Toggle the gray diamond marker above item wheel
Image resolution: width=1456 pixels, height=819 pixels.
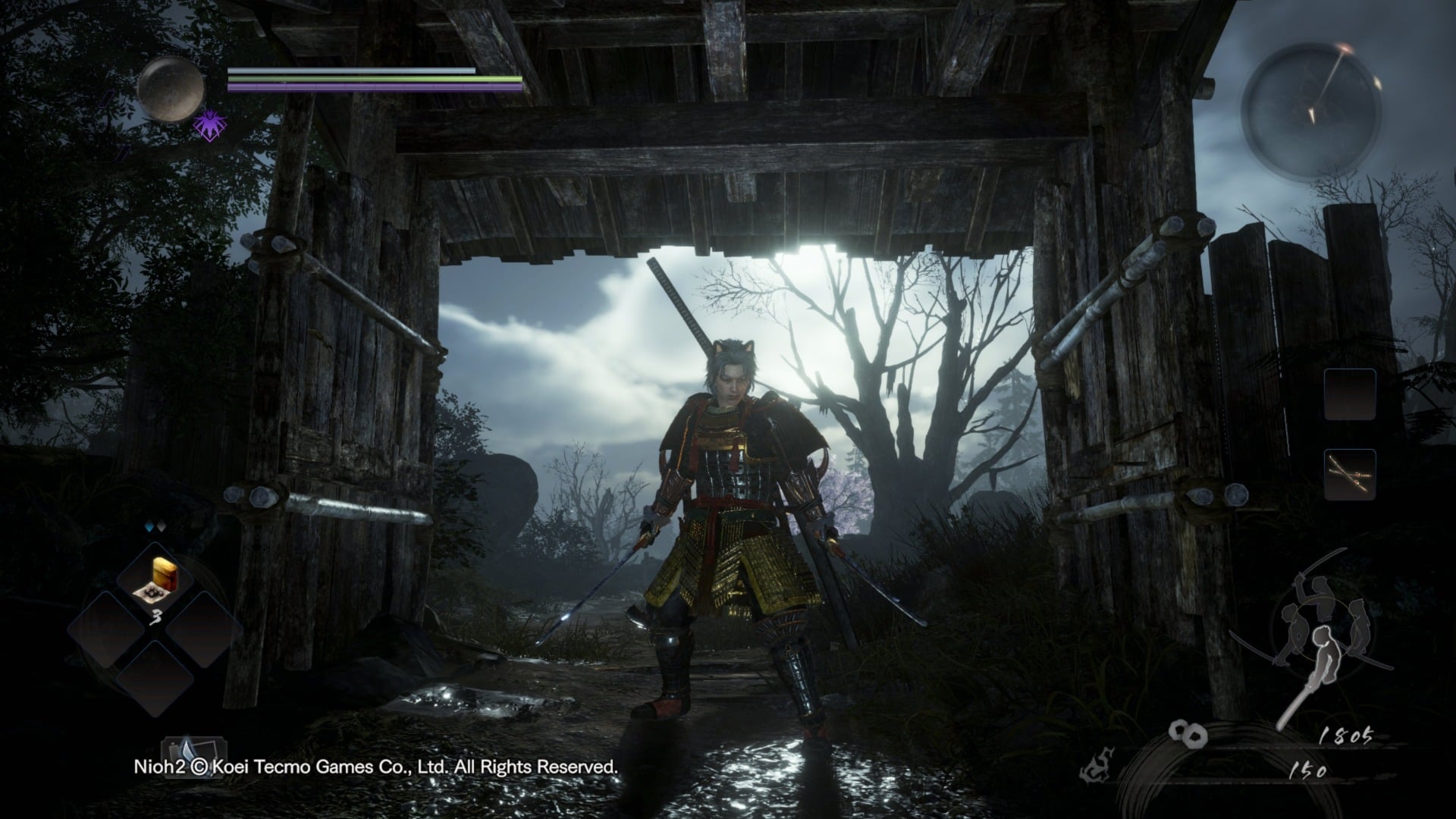tap(162, 526)
